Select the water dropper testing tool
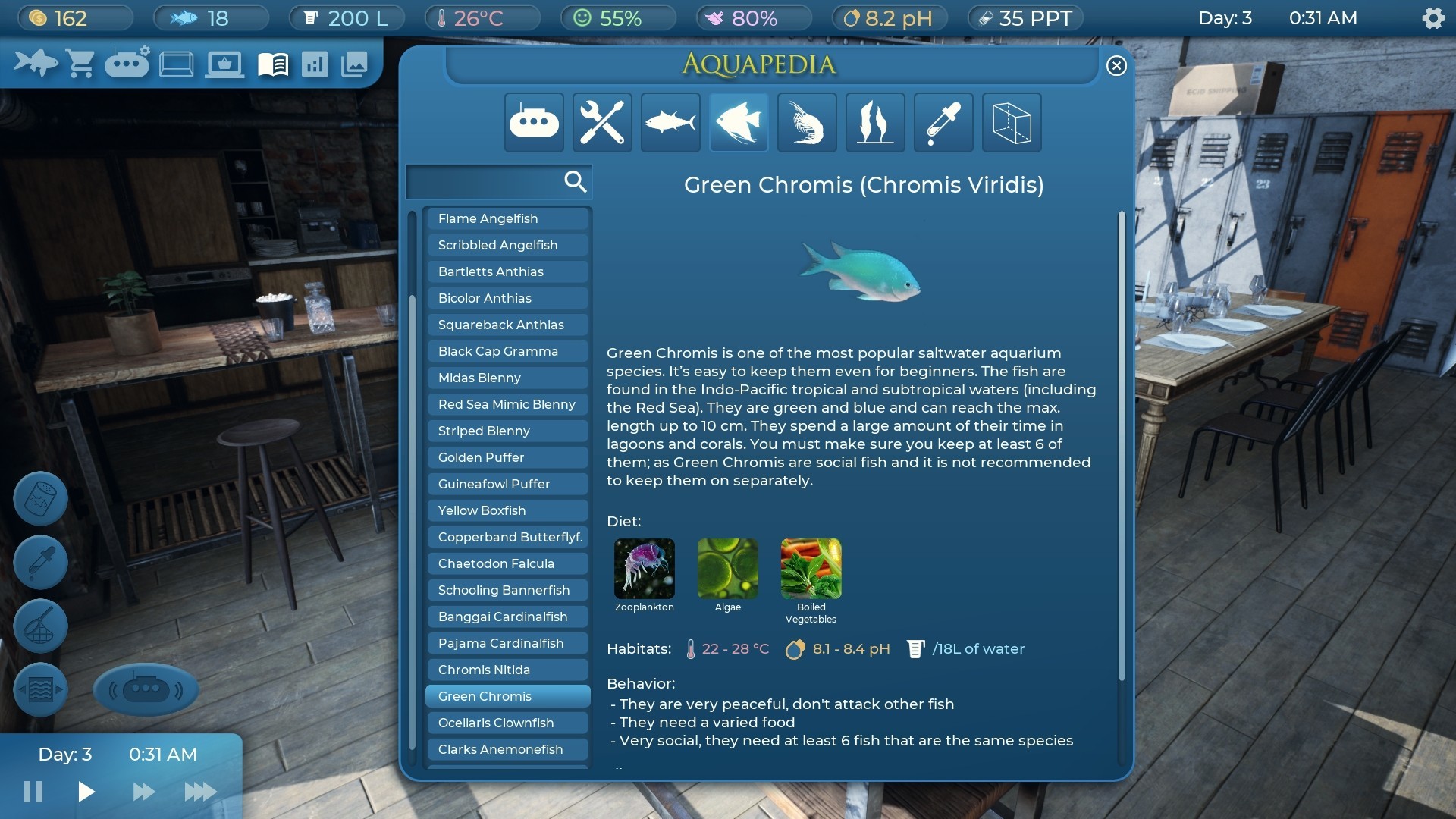This screenshot has height=819, width=1456. 39,562
